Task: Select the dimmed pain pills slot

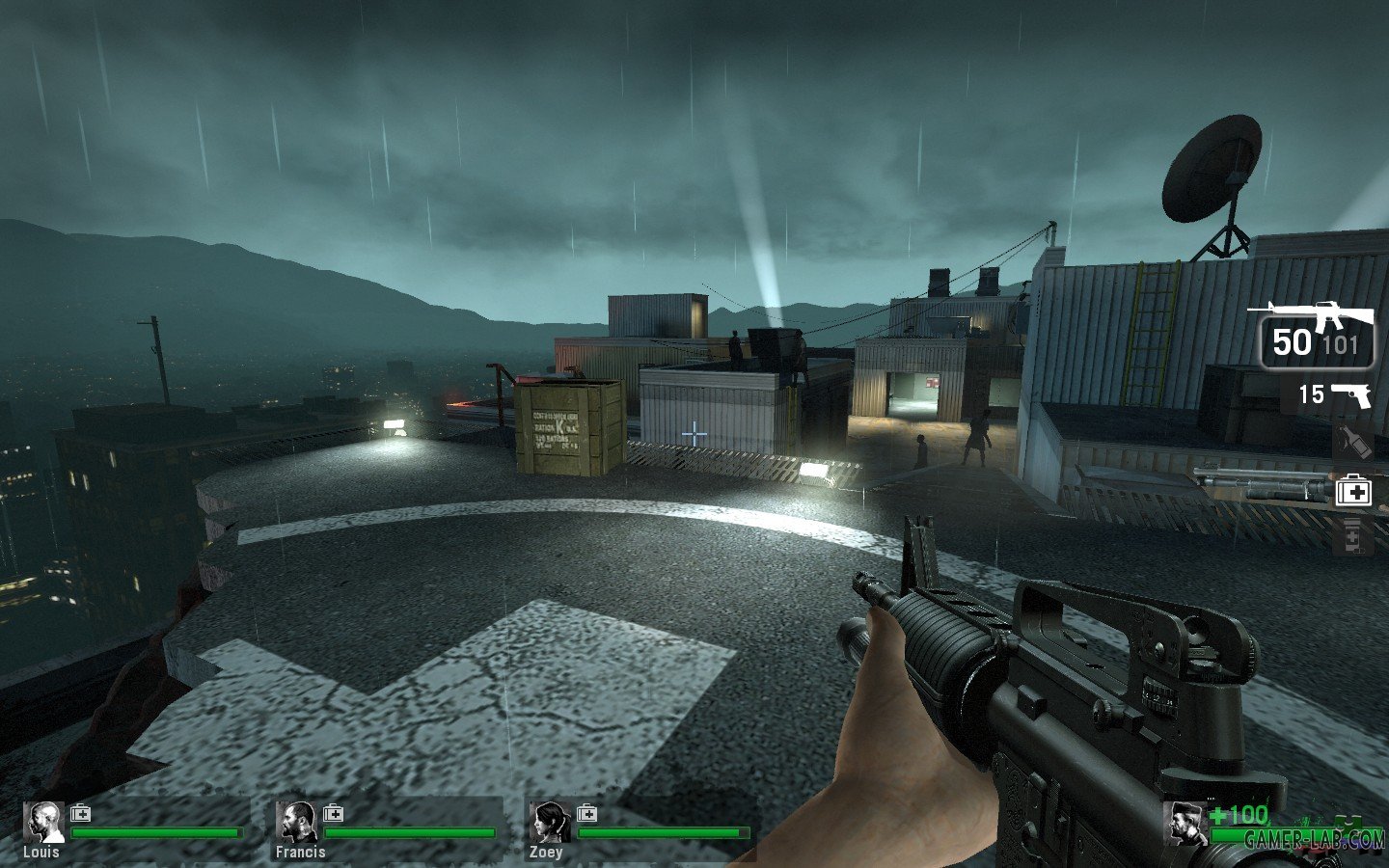Action: [1352, 536]
